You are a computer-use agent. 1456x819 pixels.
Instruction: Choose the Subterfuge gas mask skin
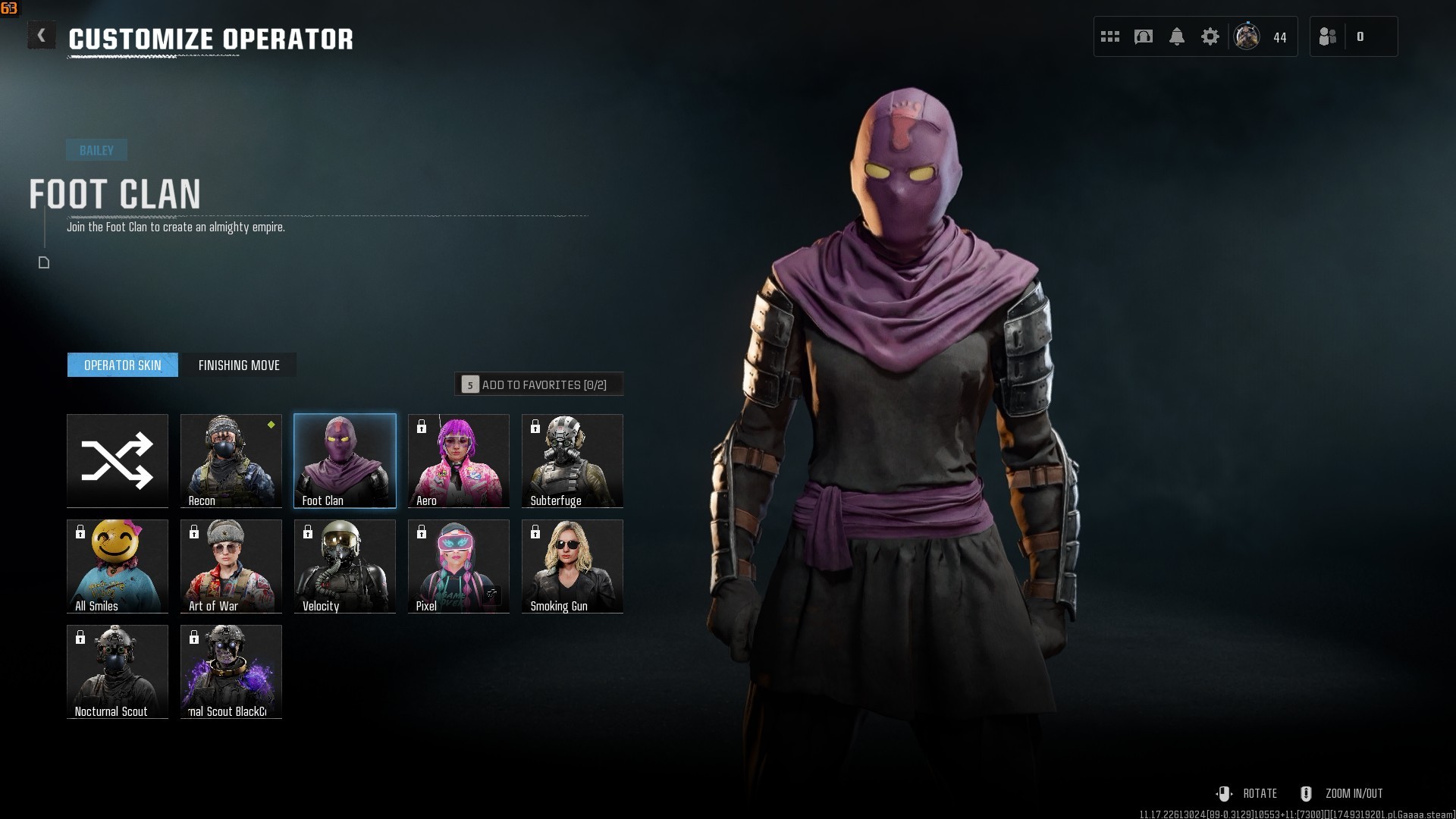(573, 460)
